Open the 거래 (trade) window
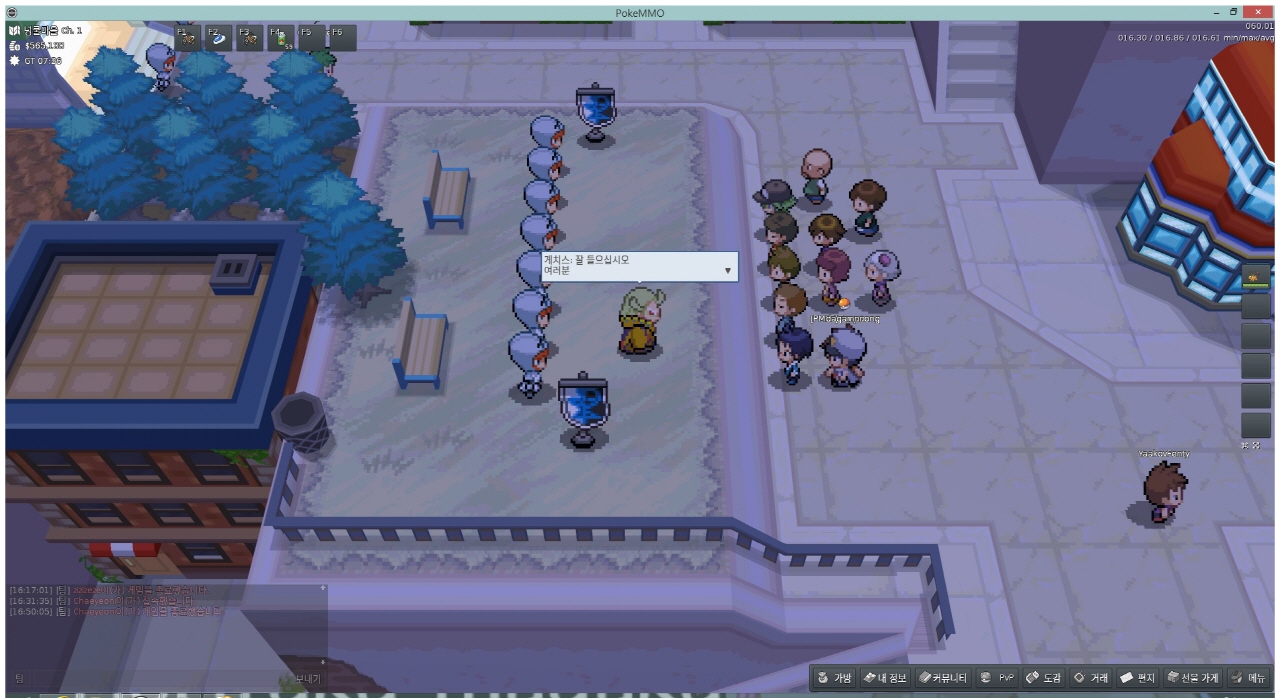 click(1091, 678)
